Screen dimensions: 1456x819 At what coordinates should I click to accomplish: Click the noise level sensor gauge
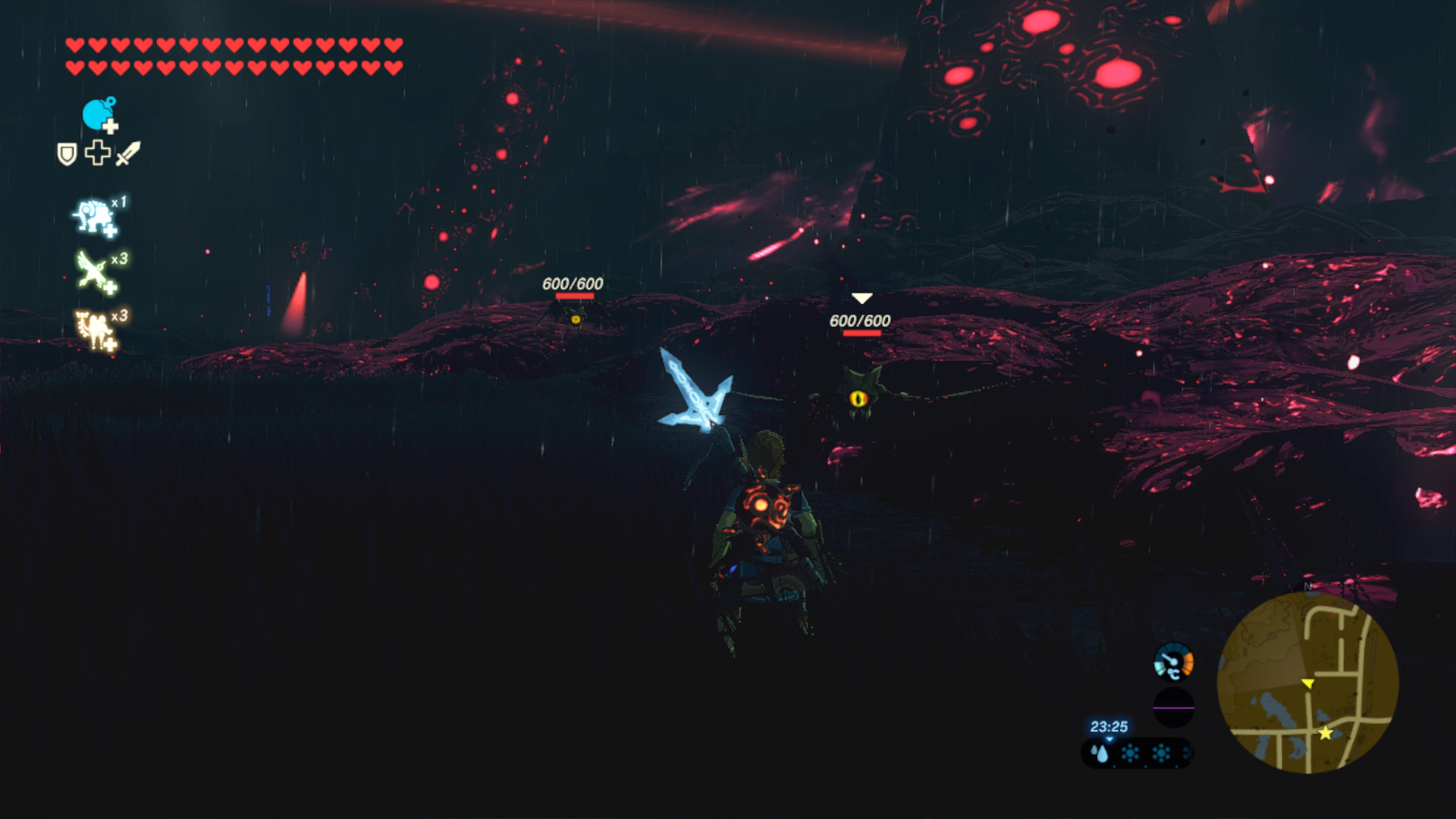pyautogui.click(x=1173, y=662)
